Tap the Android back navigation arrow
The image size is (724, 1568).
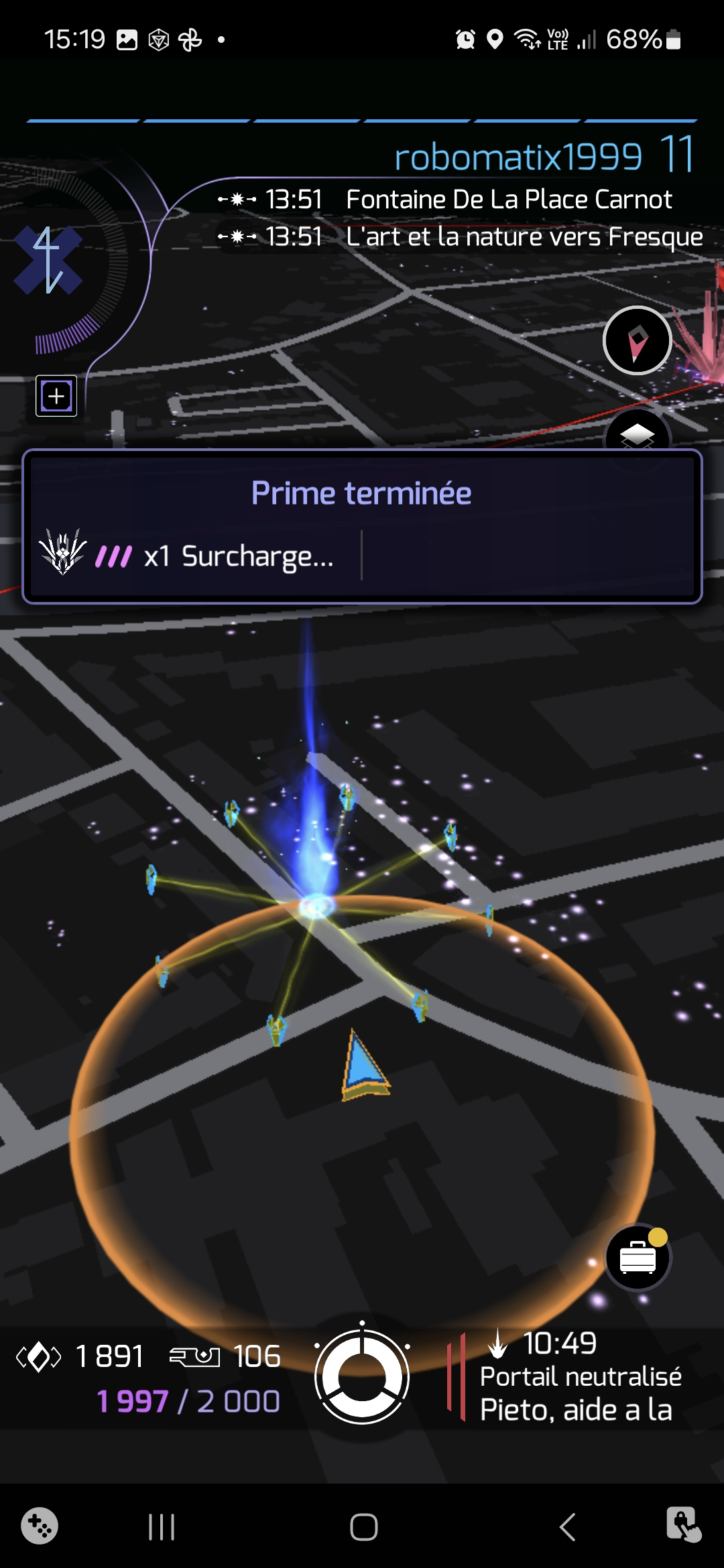(x=567, y=1527)
